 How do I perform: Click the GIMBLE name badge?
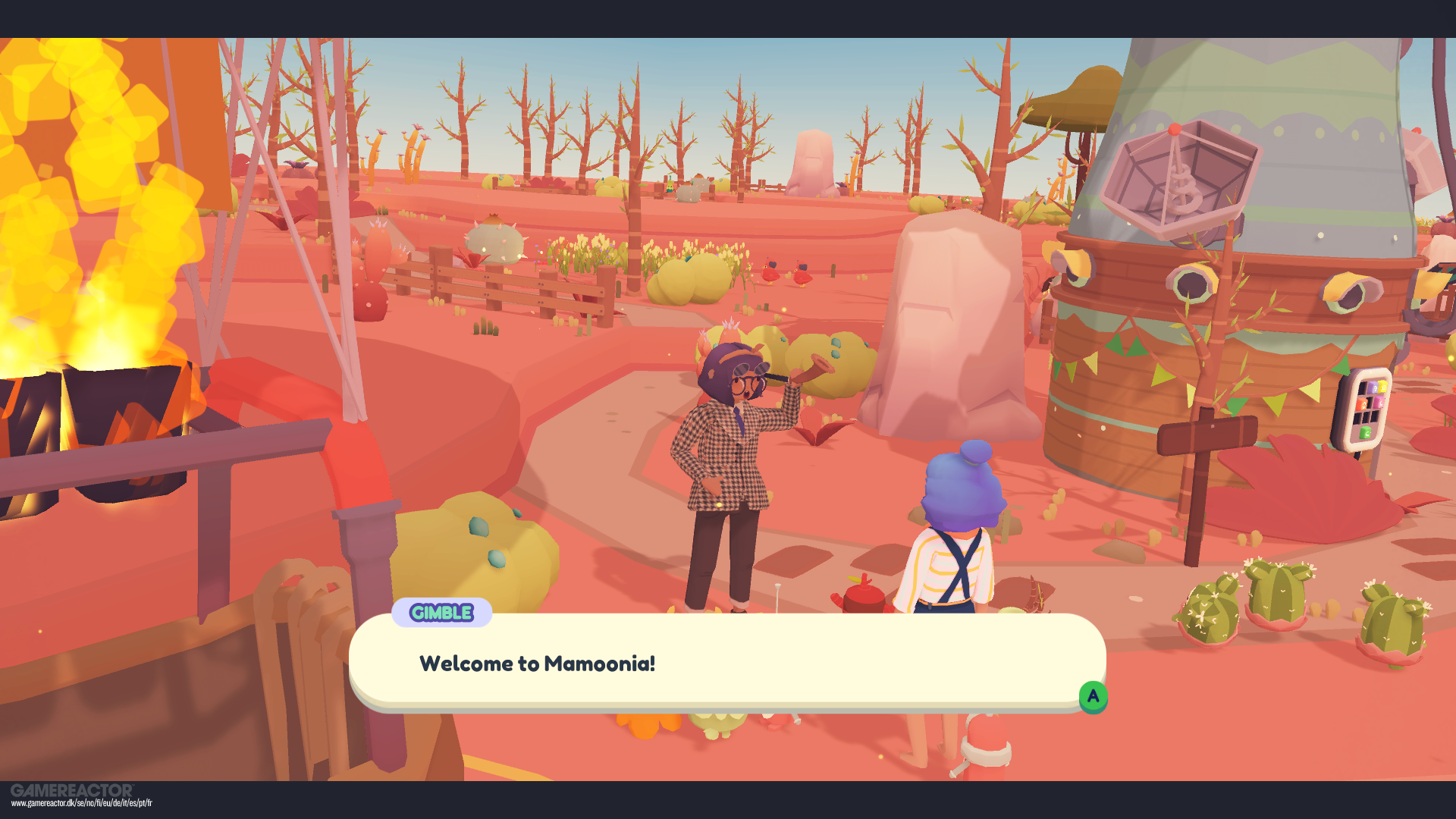pos(442,614)
